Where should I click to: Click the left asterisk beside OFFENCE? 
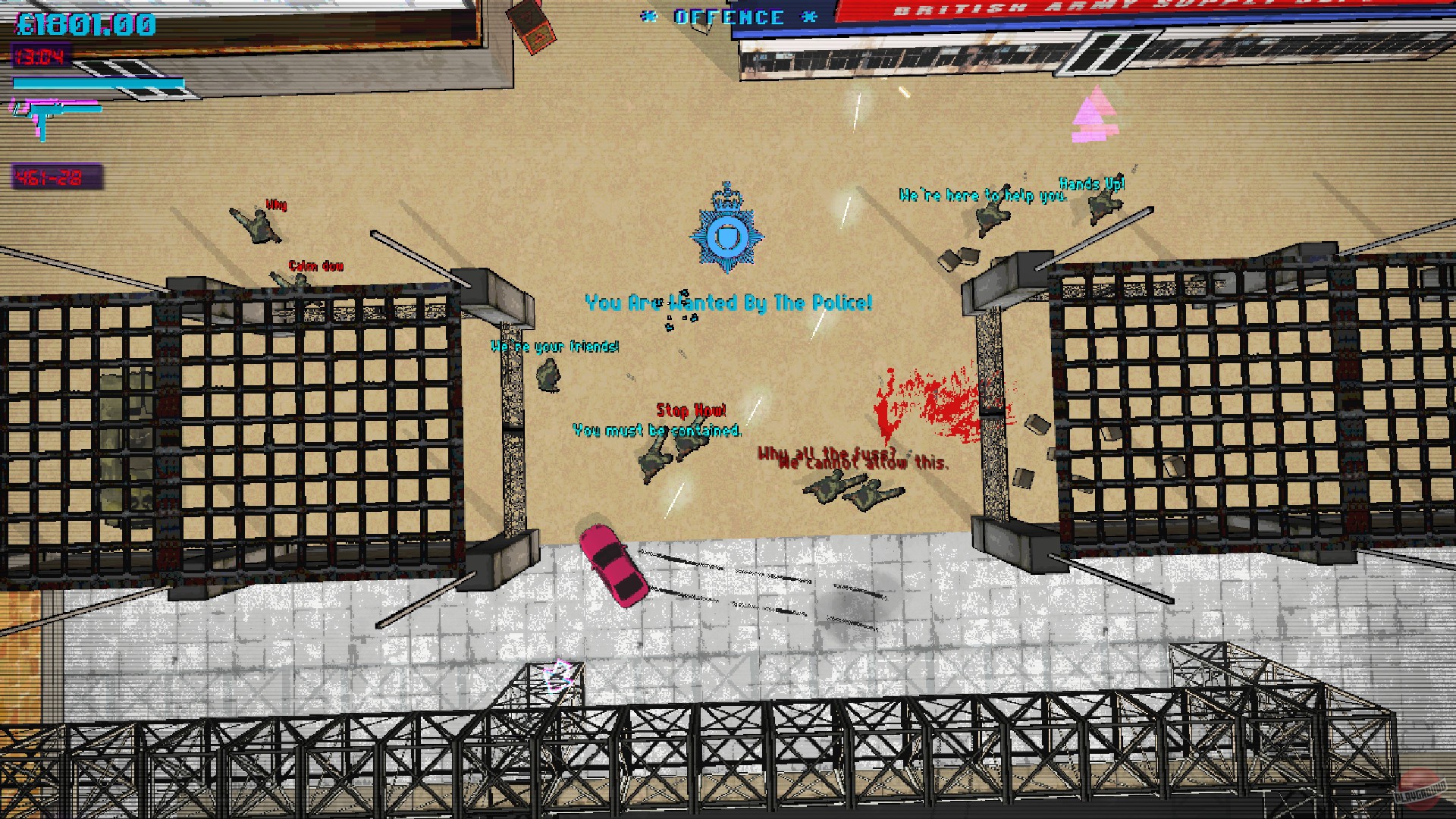pos(648,17)
